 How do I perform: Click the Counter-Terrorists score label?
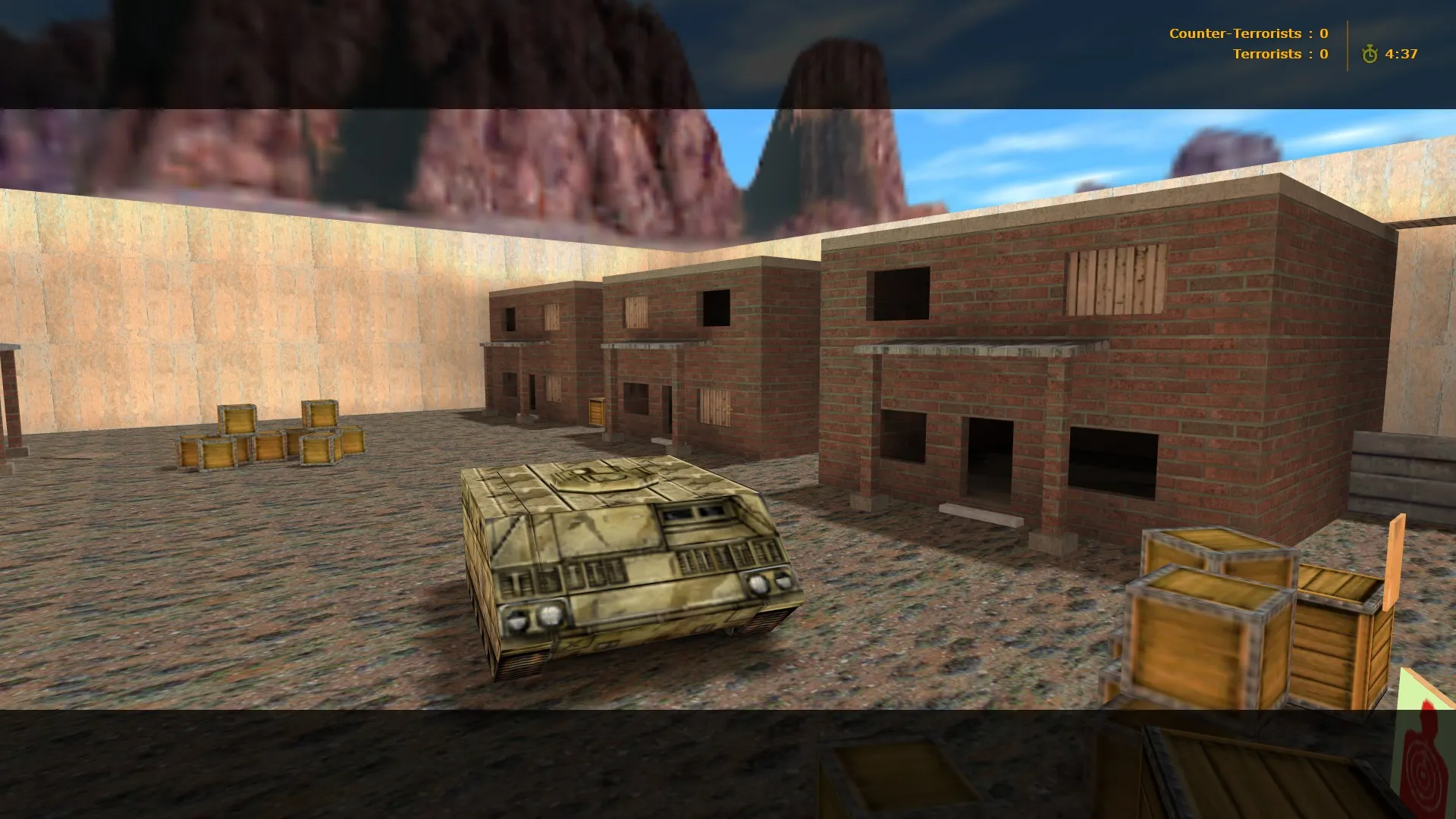[1236, 33]
